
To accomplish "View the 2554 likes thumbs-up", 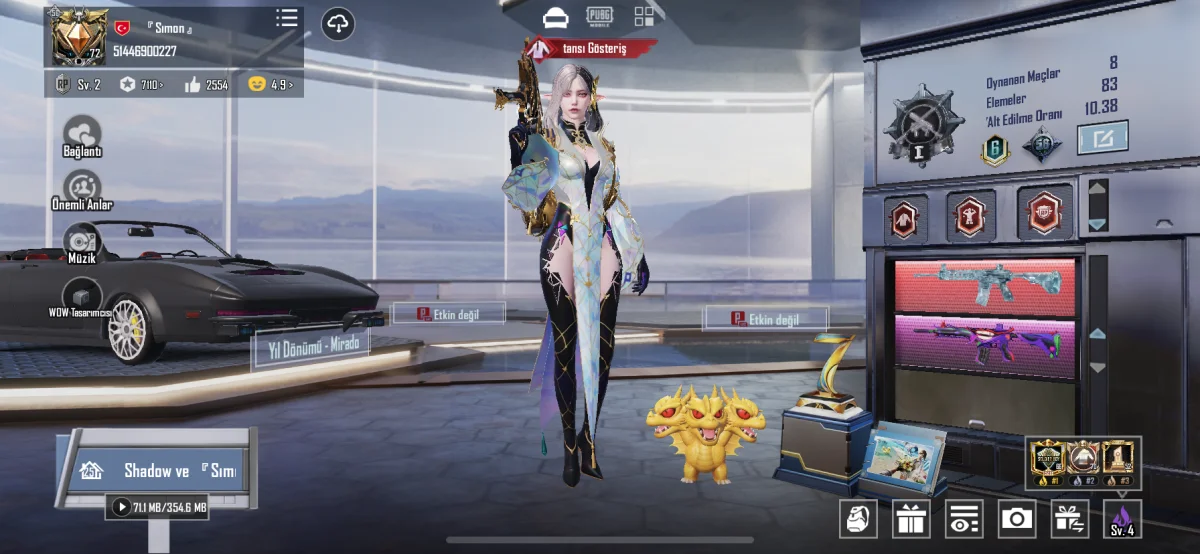I will pos(208,85).
